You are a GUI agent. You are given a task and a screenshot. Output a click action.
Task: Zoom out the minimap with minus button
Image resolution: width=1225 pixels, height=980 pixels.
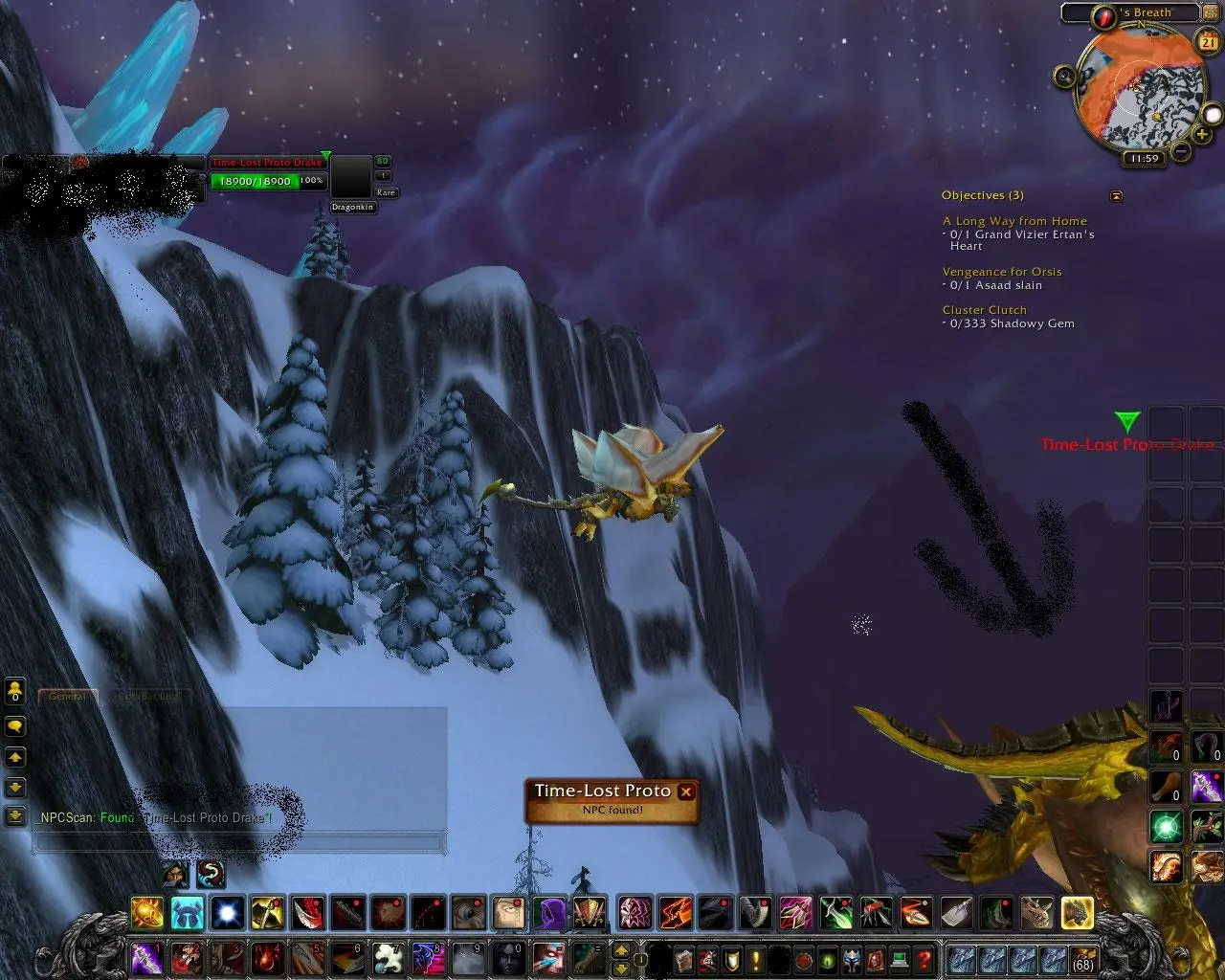click(1181, 150)
